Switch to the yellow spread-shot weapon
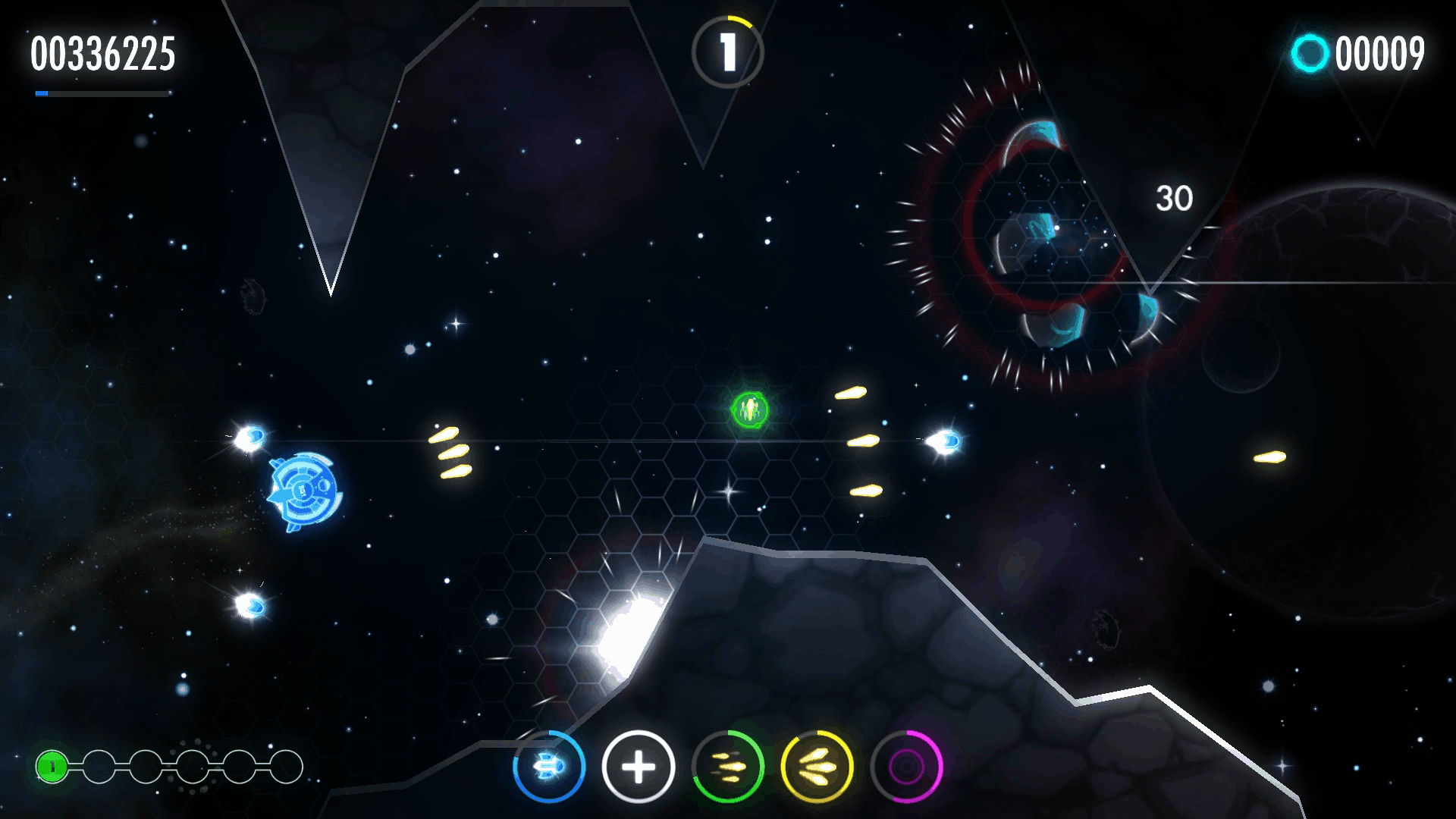Screen dimensions: 1456x819 coord(817,767)
